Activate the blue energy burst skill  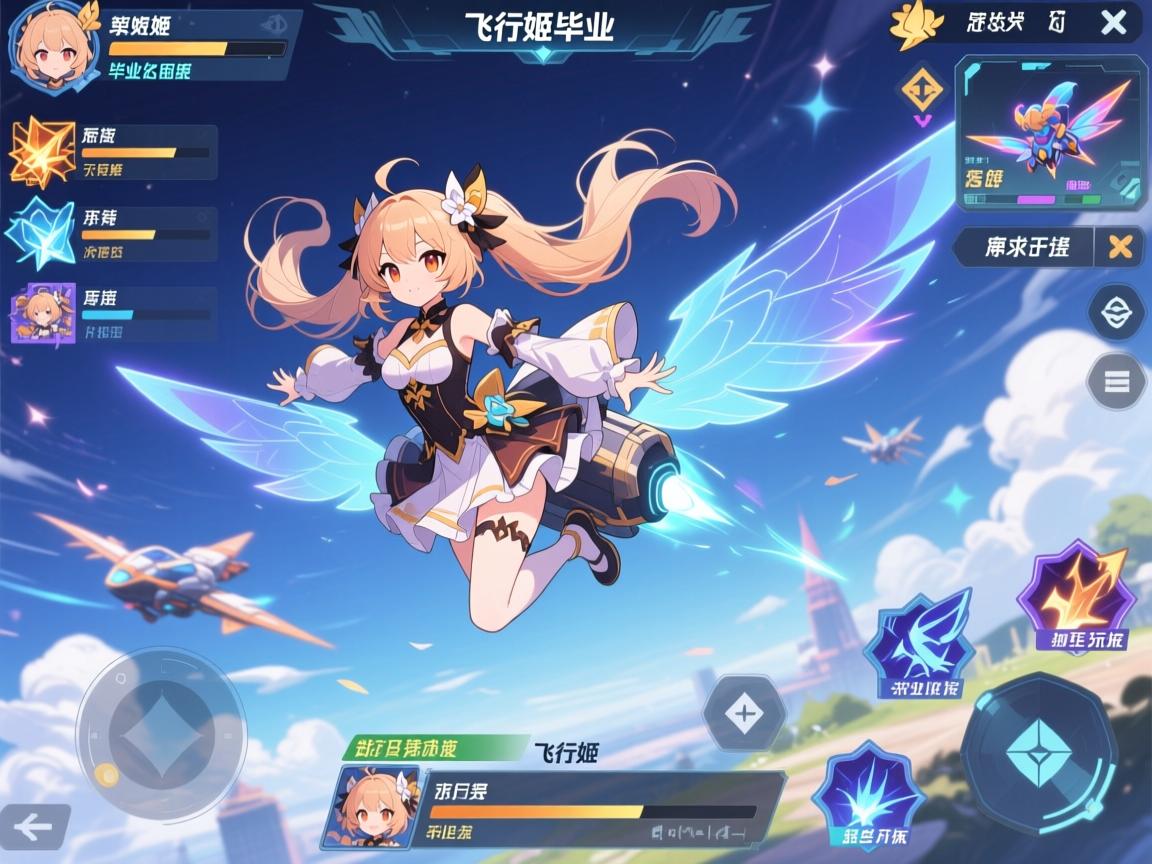coord(867,797)
